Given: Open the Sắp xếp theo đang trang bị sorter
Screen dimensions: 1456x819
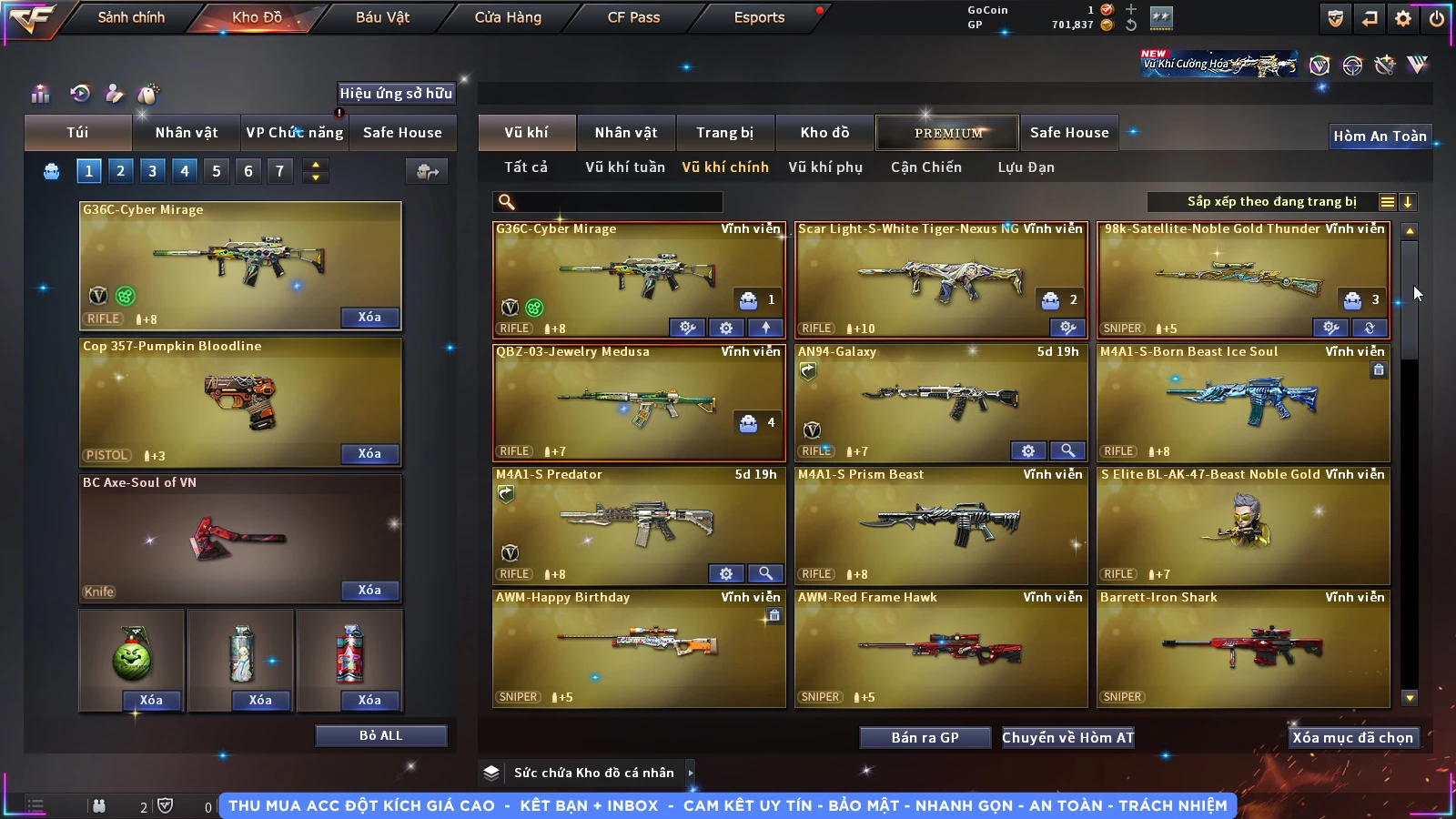Looking at the screenshot, I should pyautogui.click(x=1270, y=202).
